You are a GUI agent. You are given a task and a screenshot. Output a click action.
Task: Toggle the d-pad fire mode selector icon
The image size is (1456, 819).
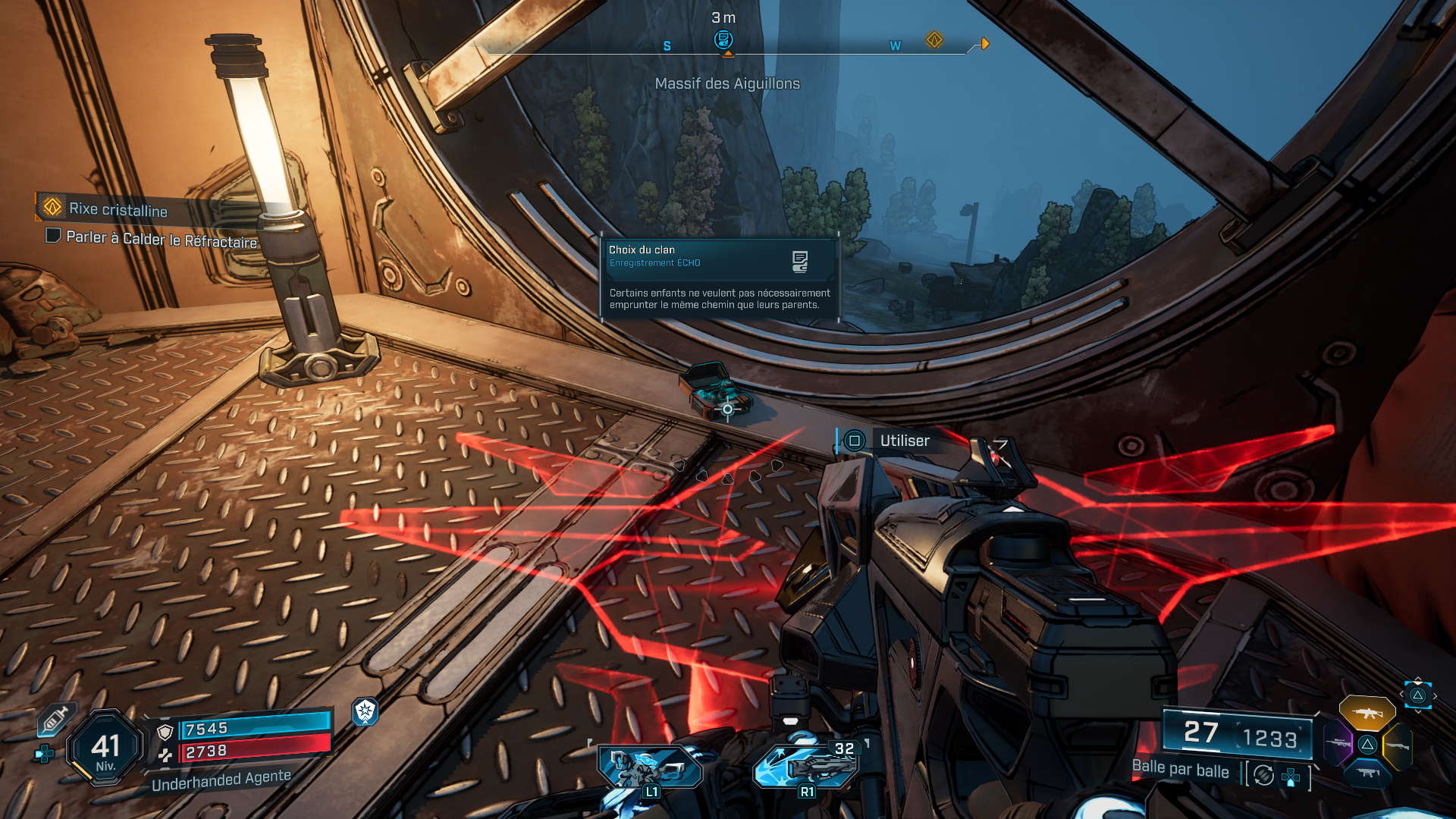(1290, 776)
